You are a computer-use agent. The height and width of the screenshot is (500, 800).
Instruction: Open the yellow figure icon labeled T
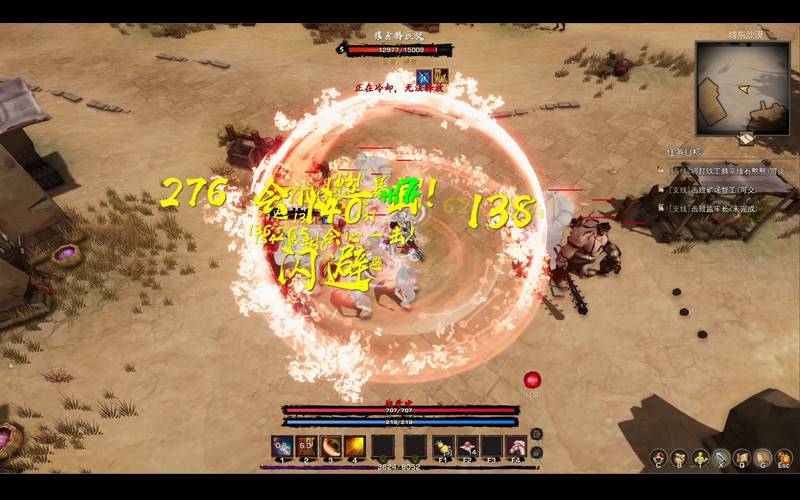point(700,457)
